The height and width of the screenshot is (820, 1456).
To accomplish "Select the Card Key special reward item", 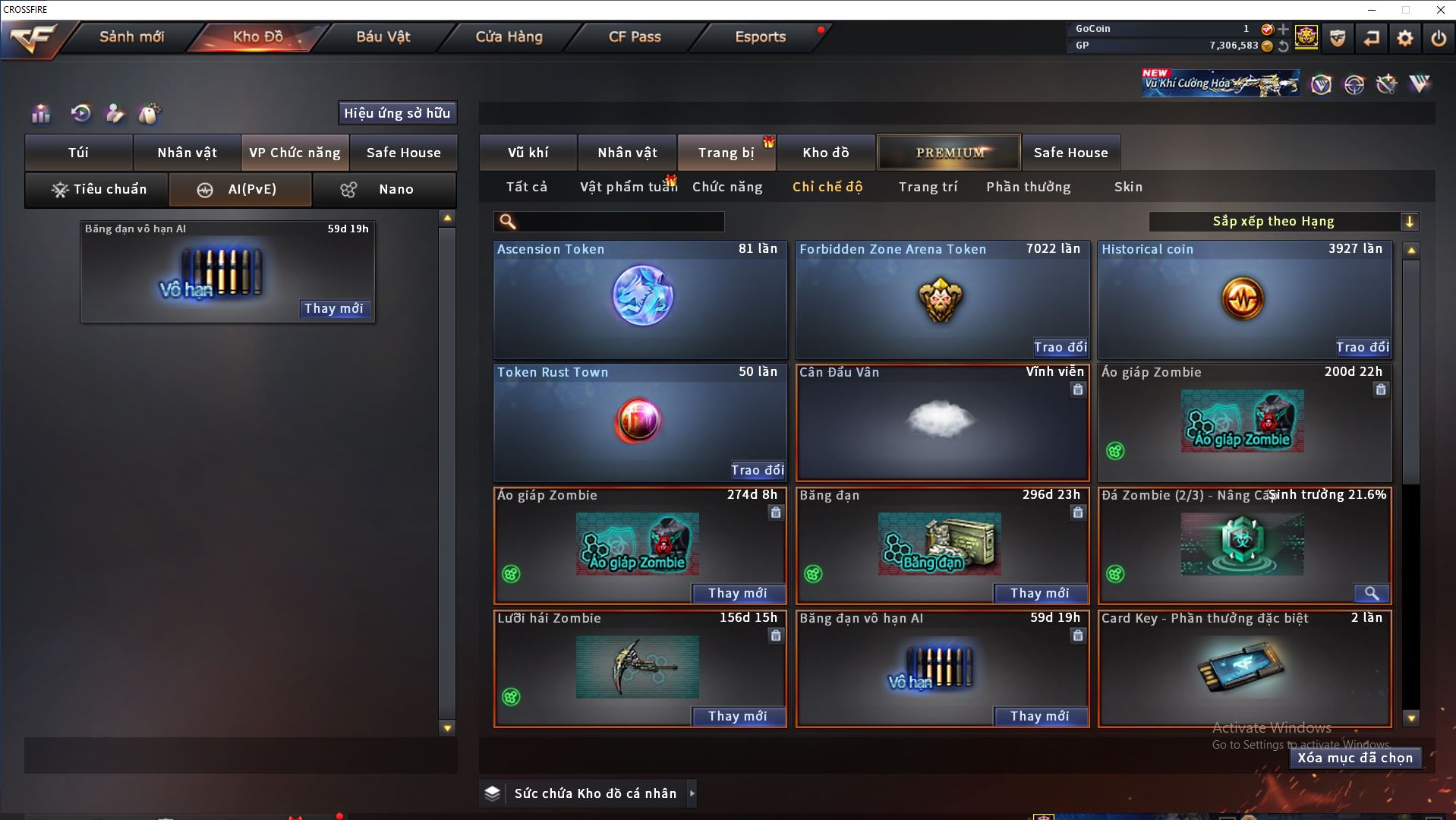I will click(x=1243, y=668).
